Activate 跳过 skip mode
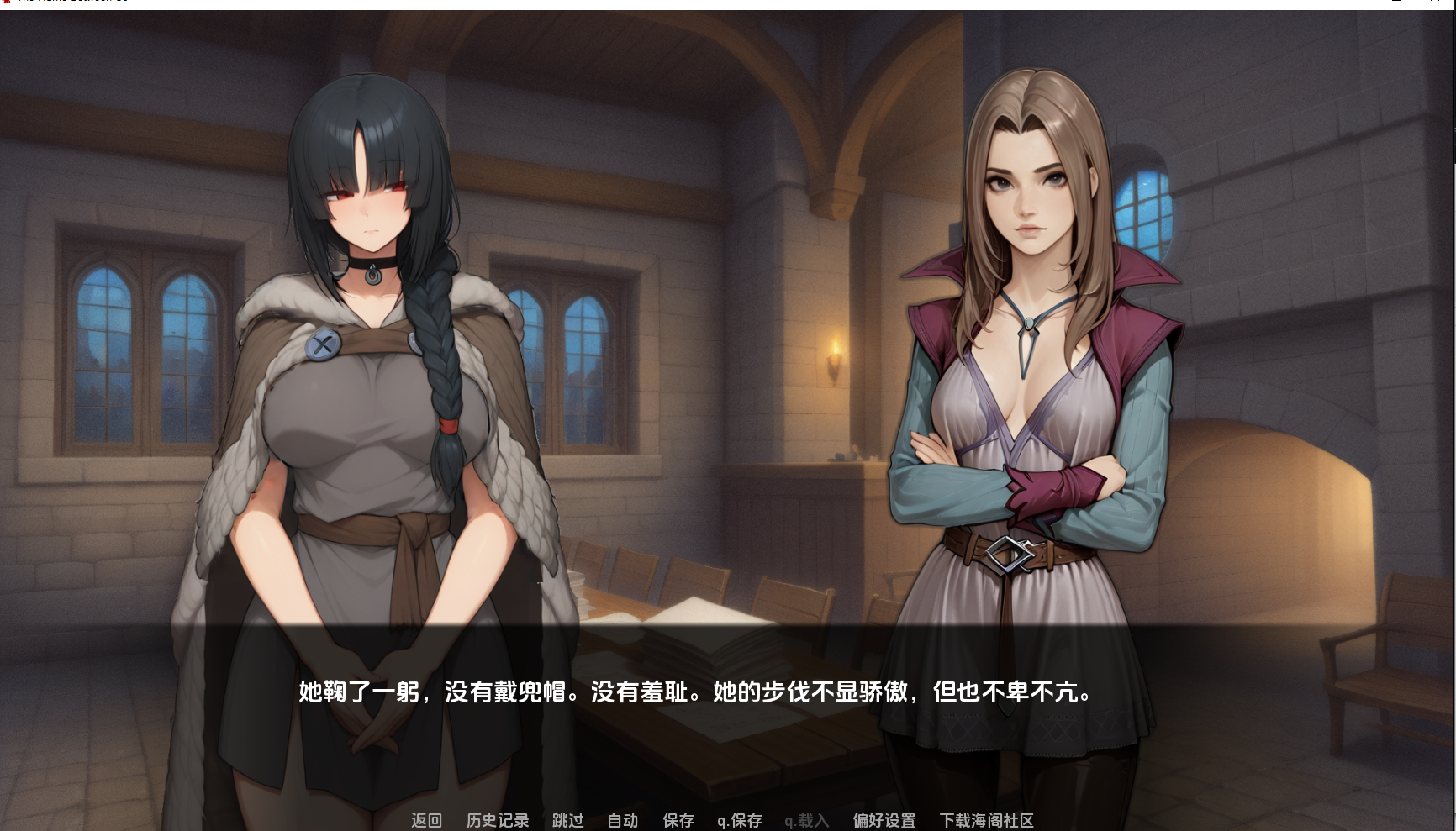This screenshot has height=831, width=1456. (567, 820)
